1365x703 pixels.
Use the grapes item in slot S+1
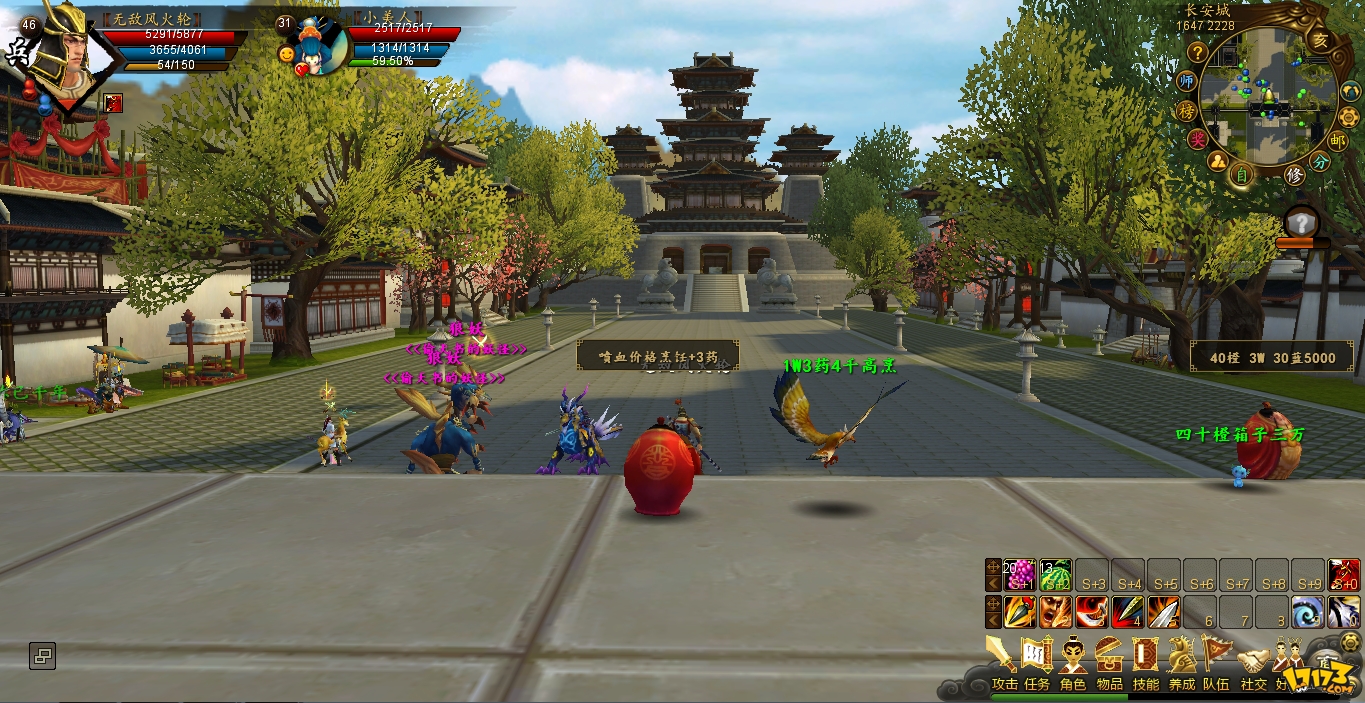click(1020, 575)
